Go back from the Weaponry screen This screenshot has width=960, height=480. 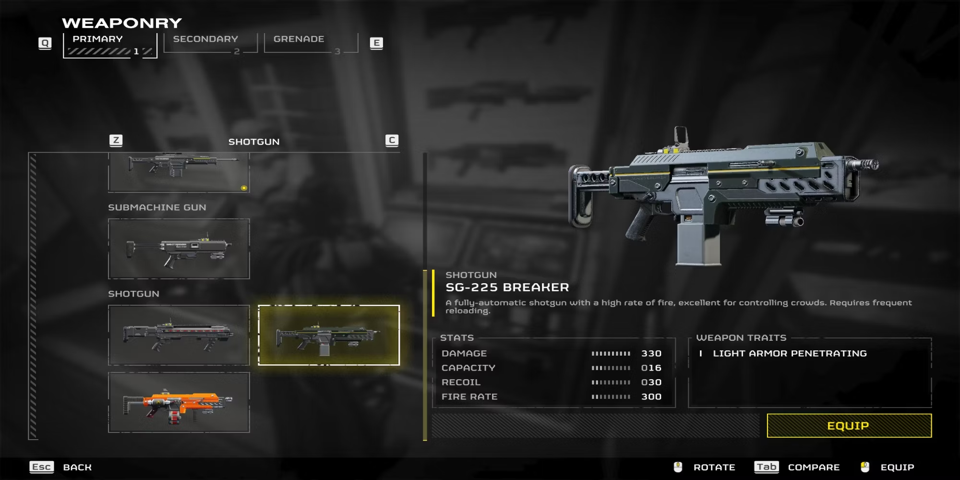(66, 467)
